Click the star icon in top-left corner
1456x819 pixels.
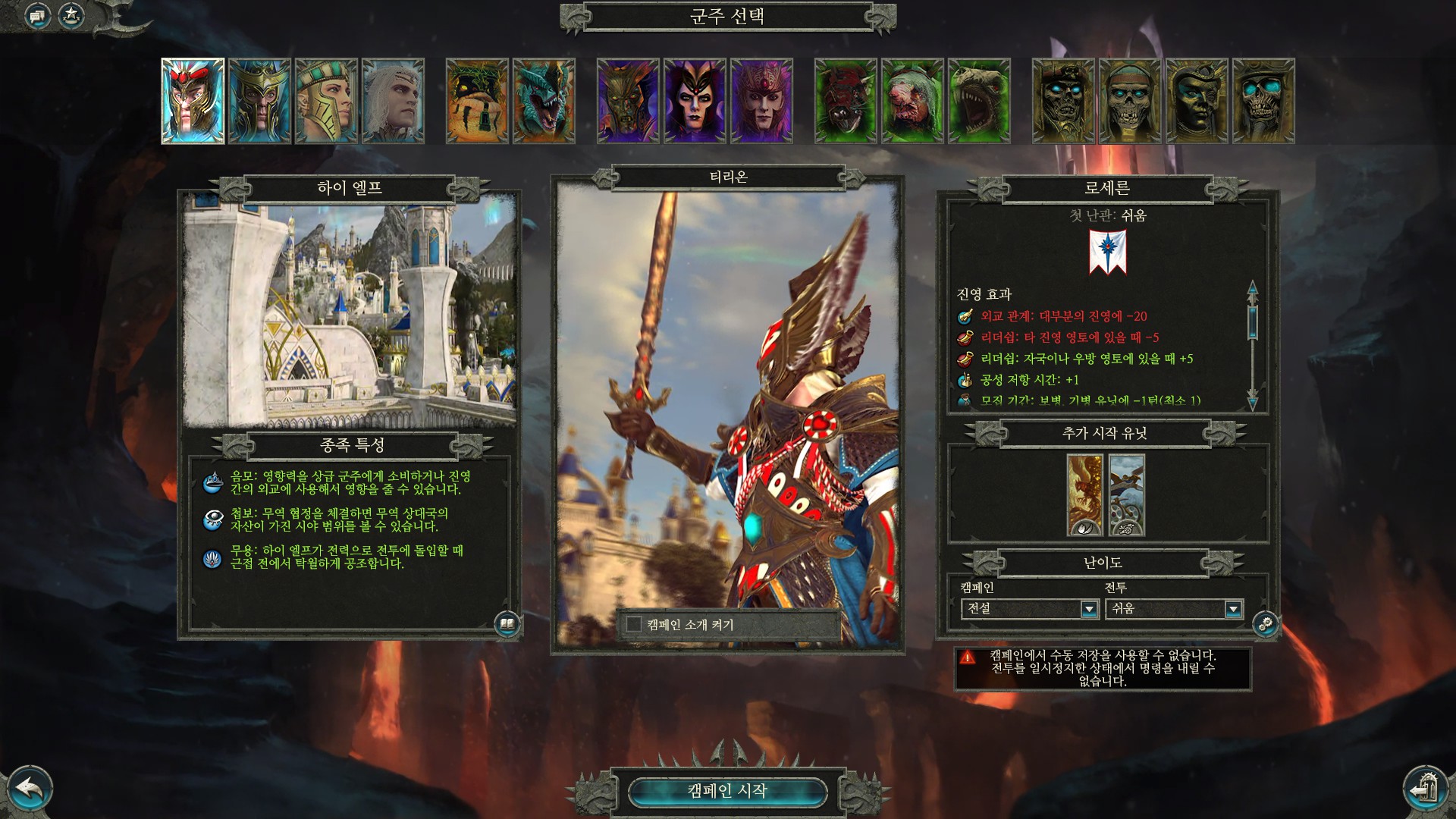click(71, 14)
